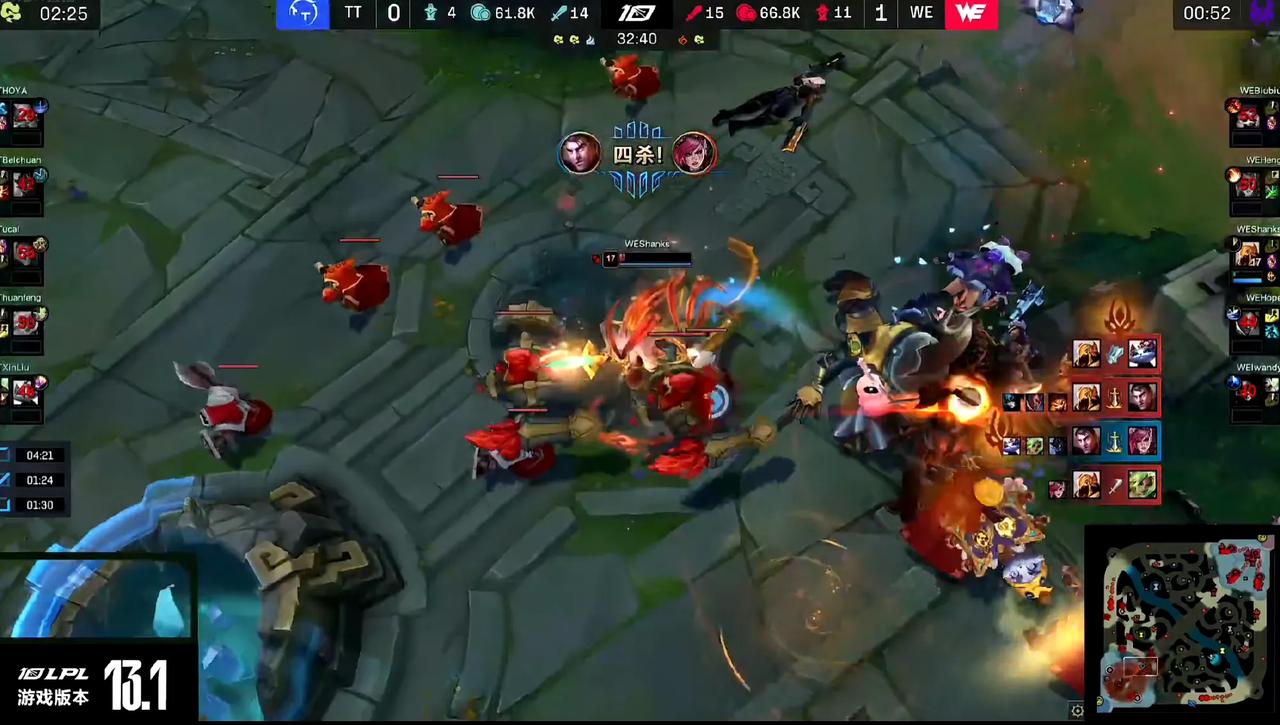Select player Tucai's portrait
This screenshot has height=725, width=1280.
click(25, 253)
